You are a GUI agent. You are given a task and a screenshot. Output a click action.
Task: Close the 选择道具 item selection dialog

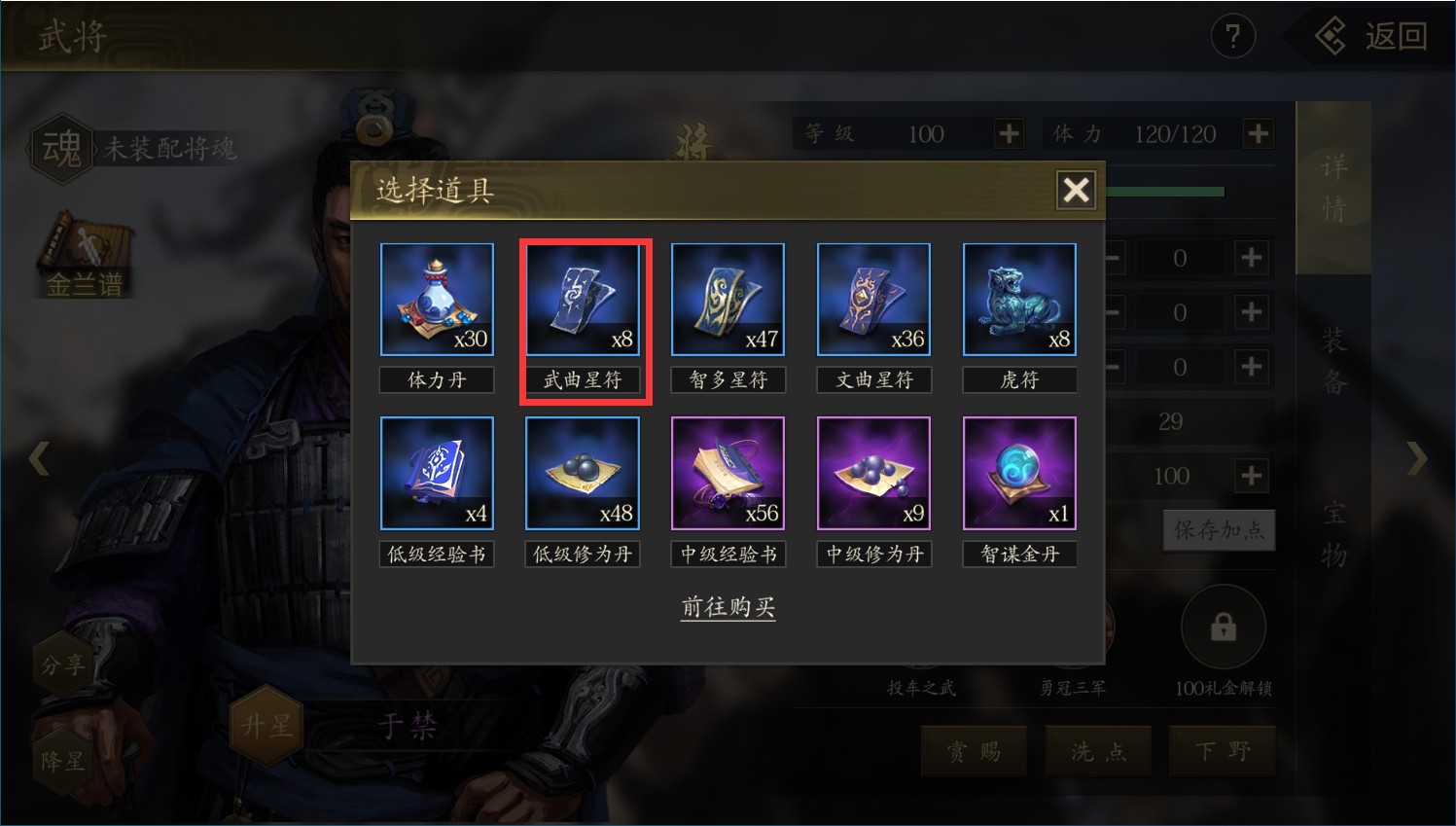[1076, 190]
